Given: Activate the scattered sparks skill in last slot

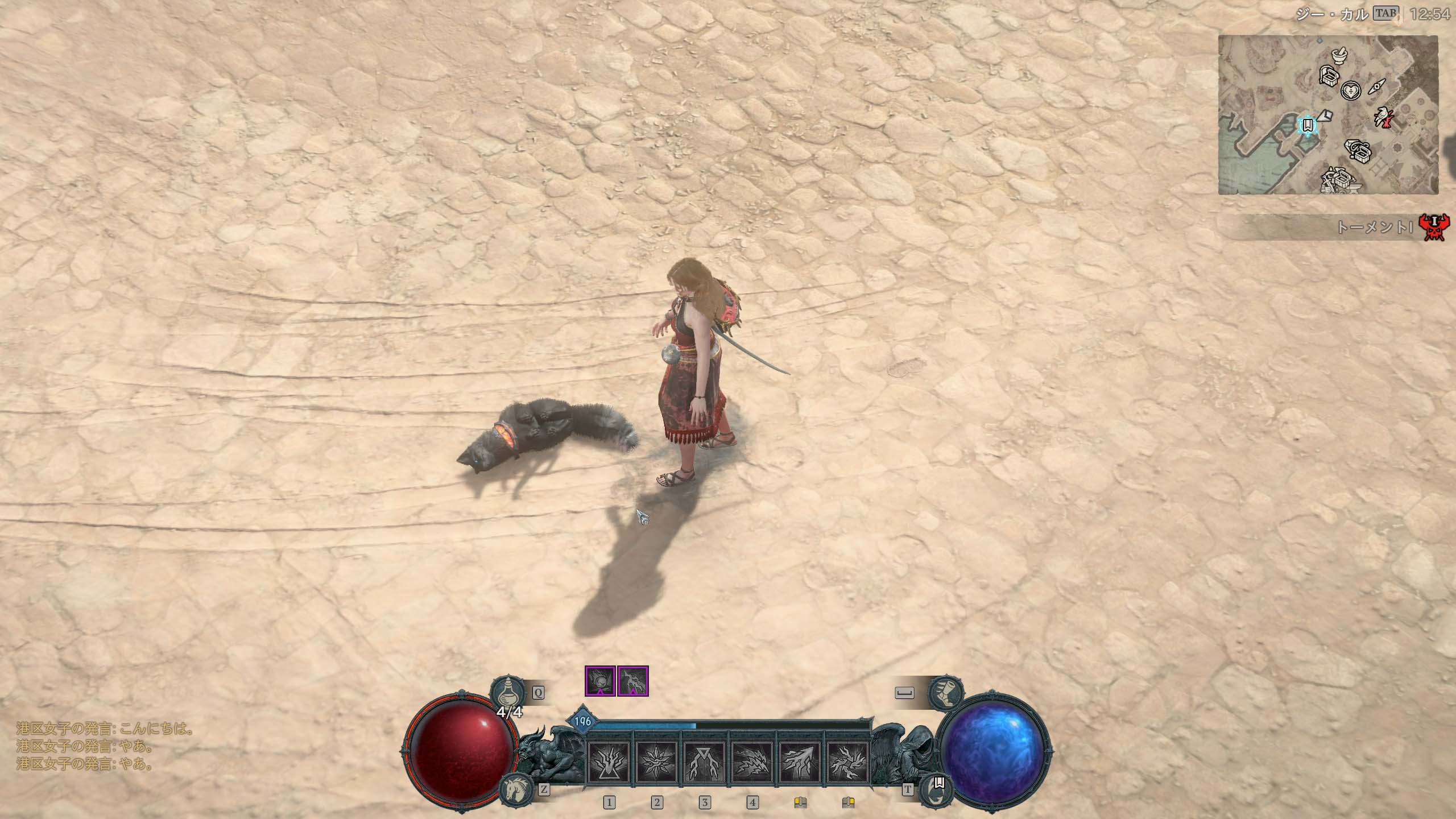Looking at the screenshot, I should pos(847,762).
